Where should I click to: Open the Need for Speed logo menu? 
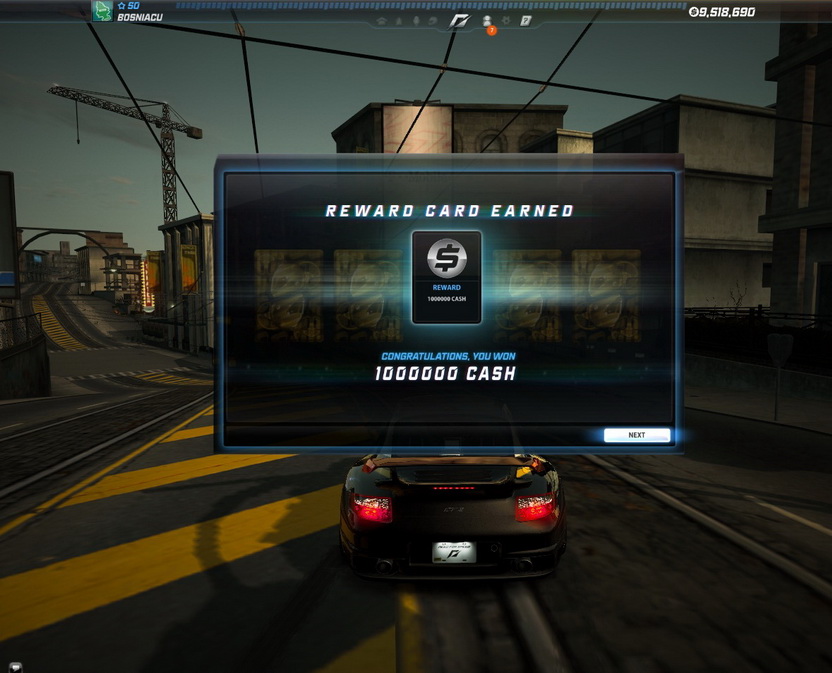point(458,21)
